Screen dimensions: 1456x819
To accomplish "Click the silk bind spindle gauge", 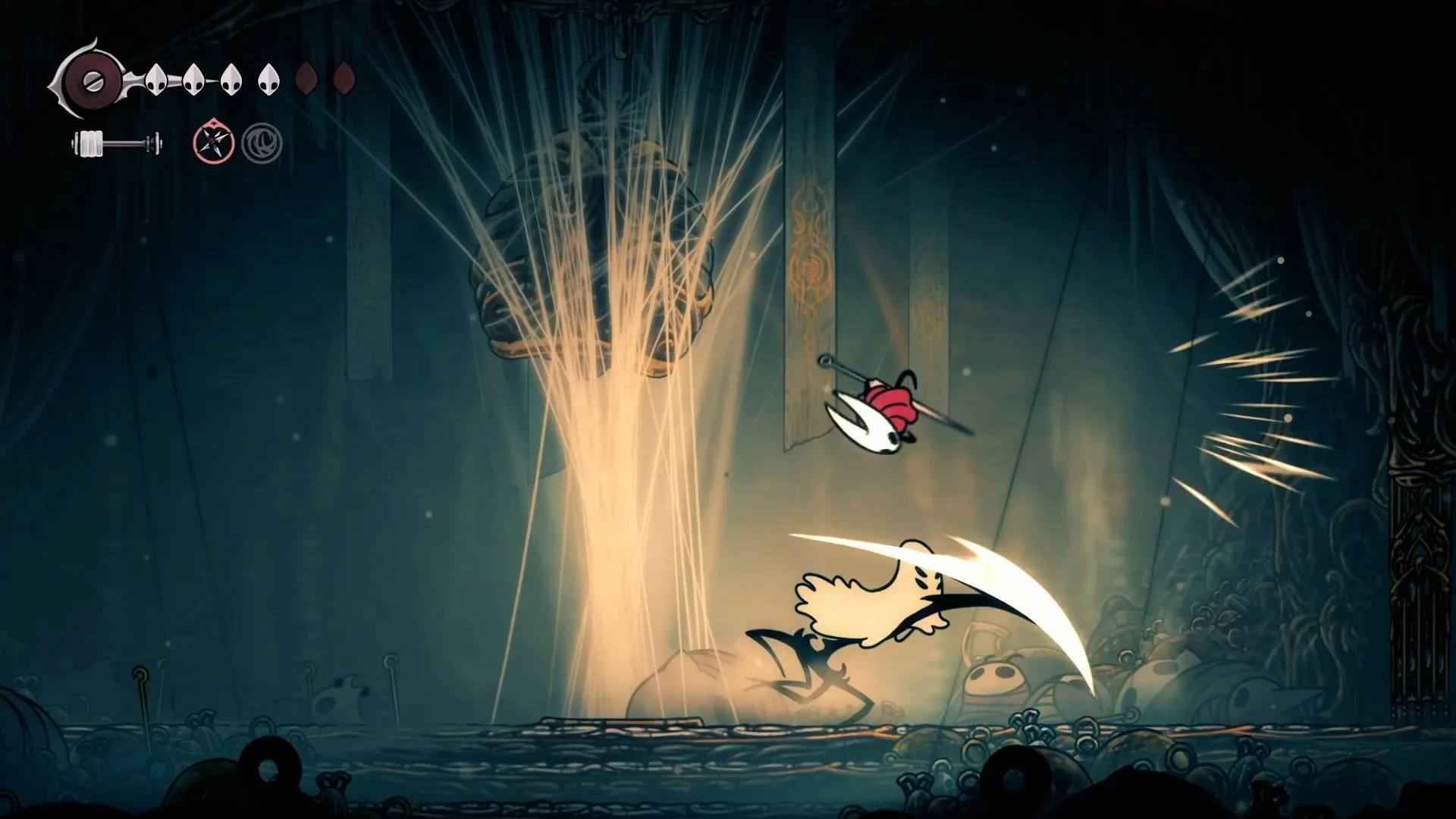I will 91,143.
